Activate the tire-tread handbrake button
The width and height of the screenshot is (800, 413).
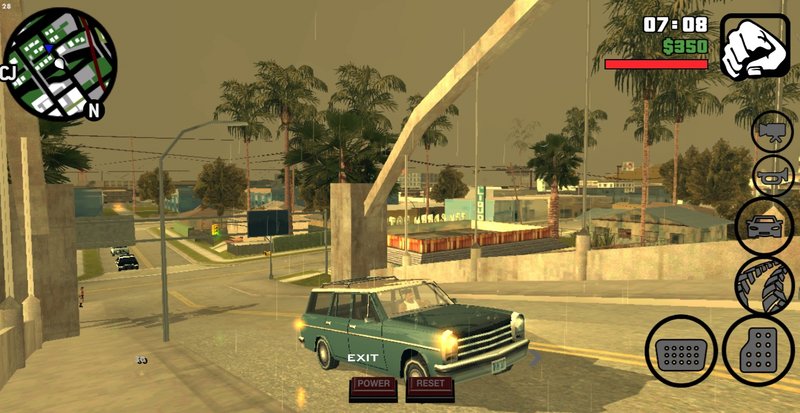(x=764, y=284)
